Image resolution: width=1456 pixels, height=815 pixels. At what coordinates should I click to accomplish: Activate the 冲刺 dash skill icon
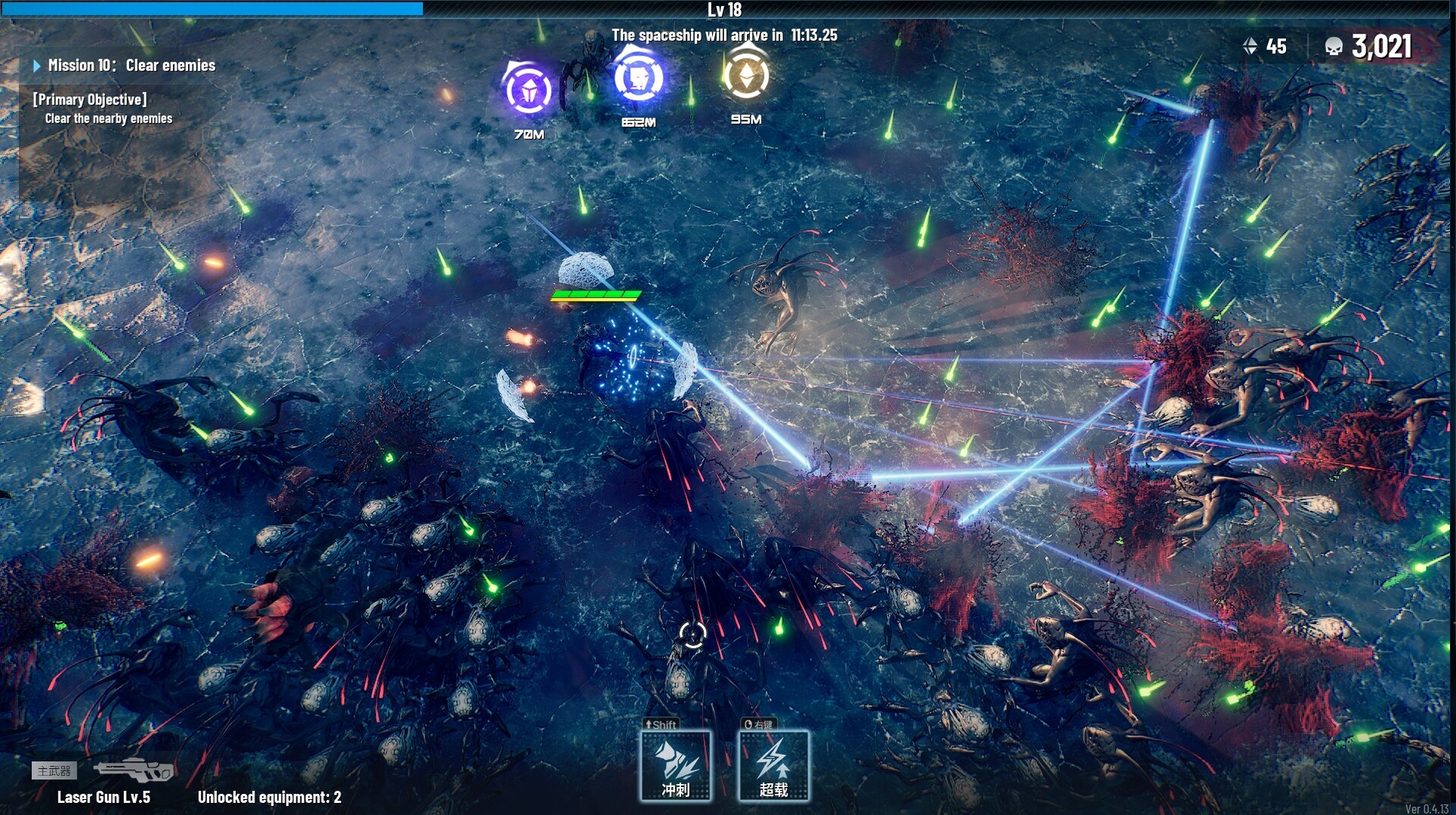click(x=676, y=766)
